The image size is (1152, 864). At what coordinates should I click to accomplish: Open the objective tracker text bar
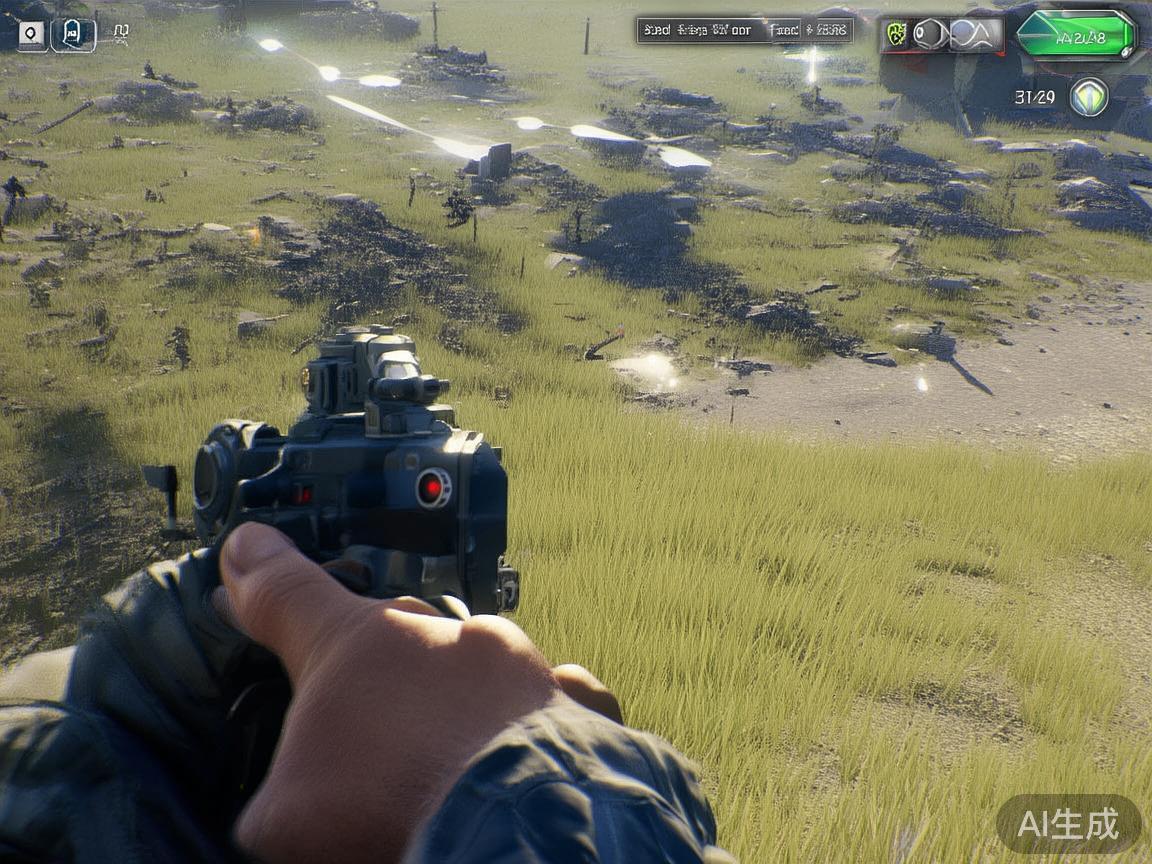pyautogui.click(x=744, y=30)
